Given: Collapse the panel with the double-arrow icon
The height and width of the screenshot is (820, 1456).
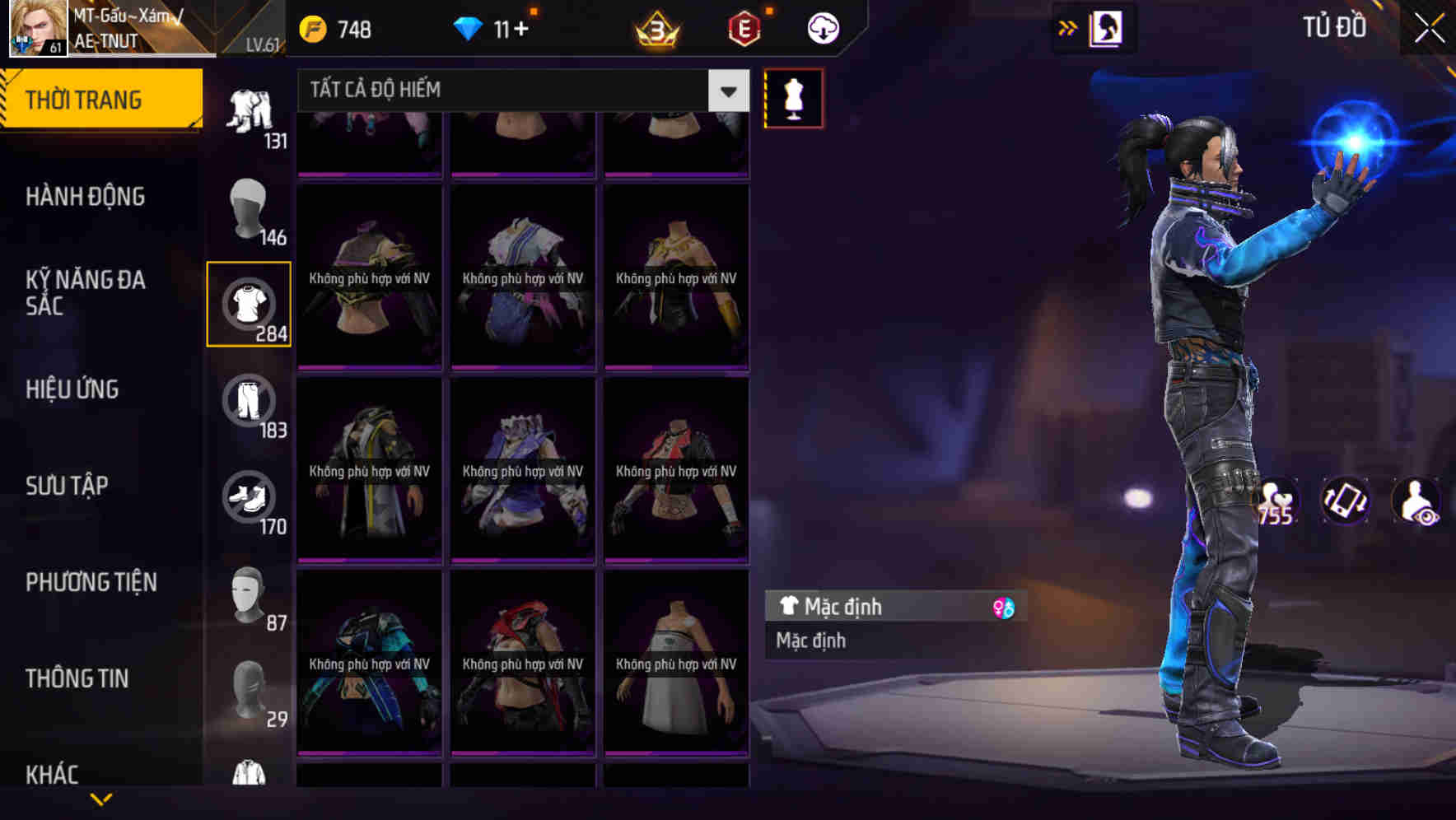Looking at the screenshot, I should (1068, 27).
